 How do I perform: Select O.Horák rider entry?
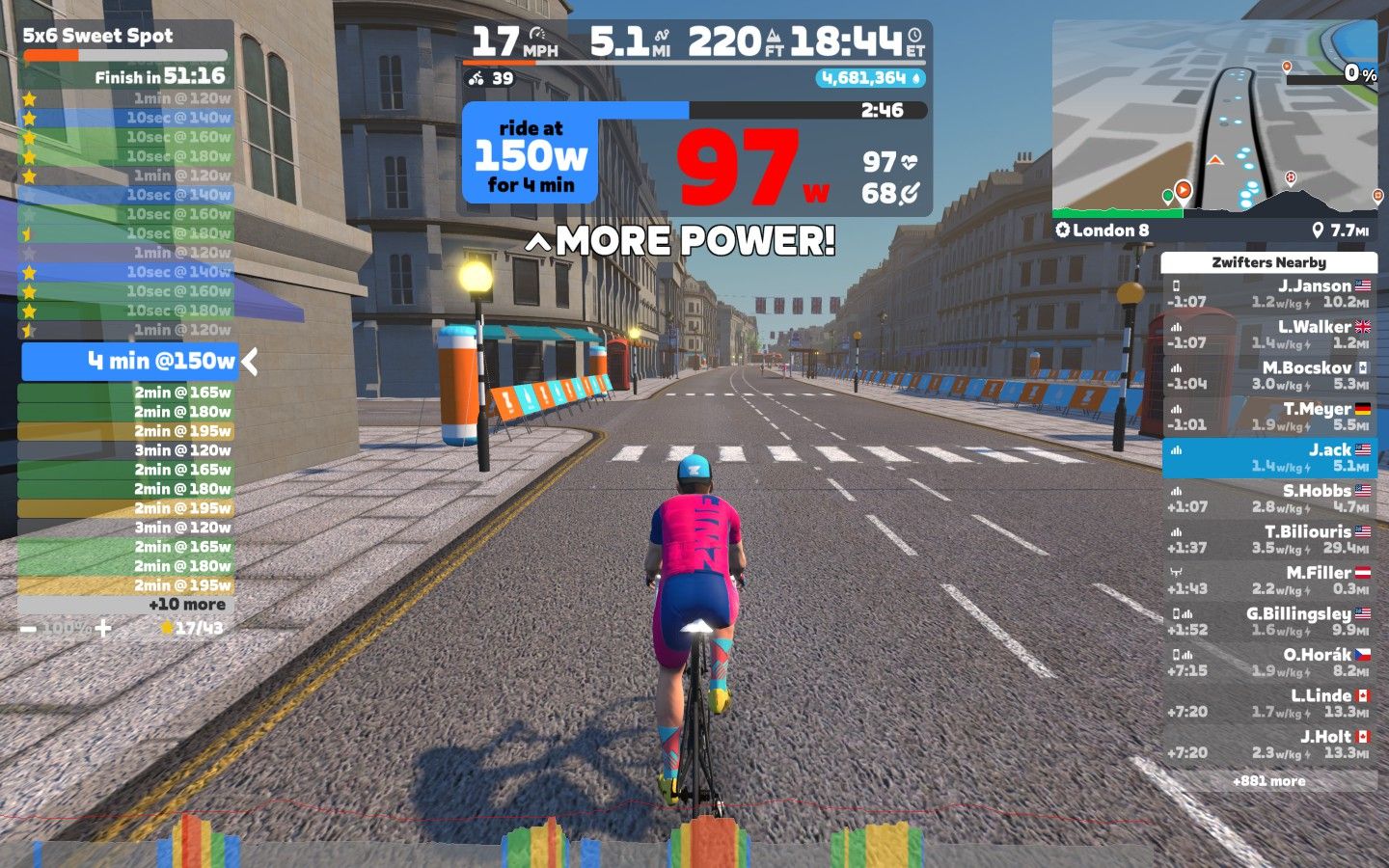click(1268, 663)
